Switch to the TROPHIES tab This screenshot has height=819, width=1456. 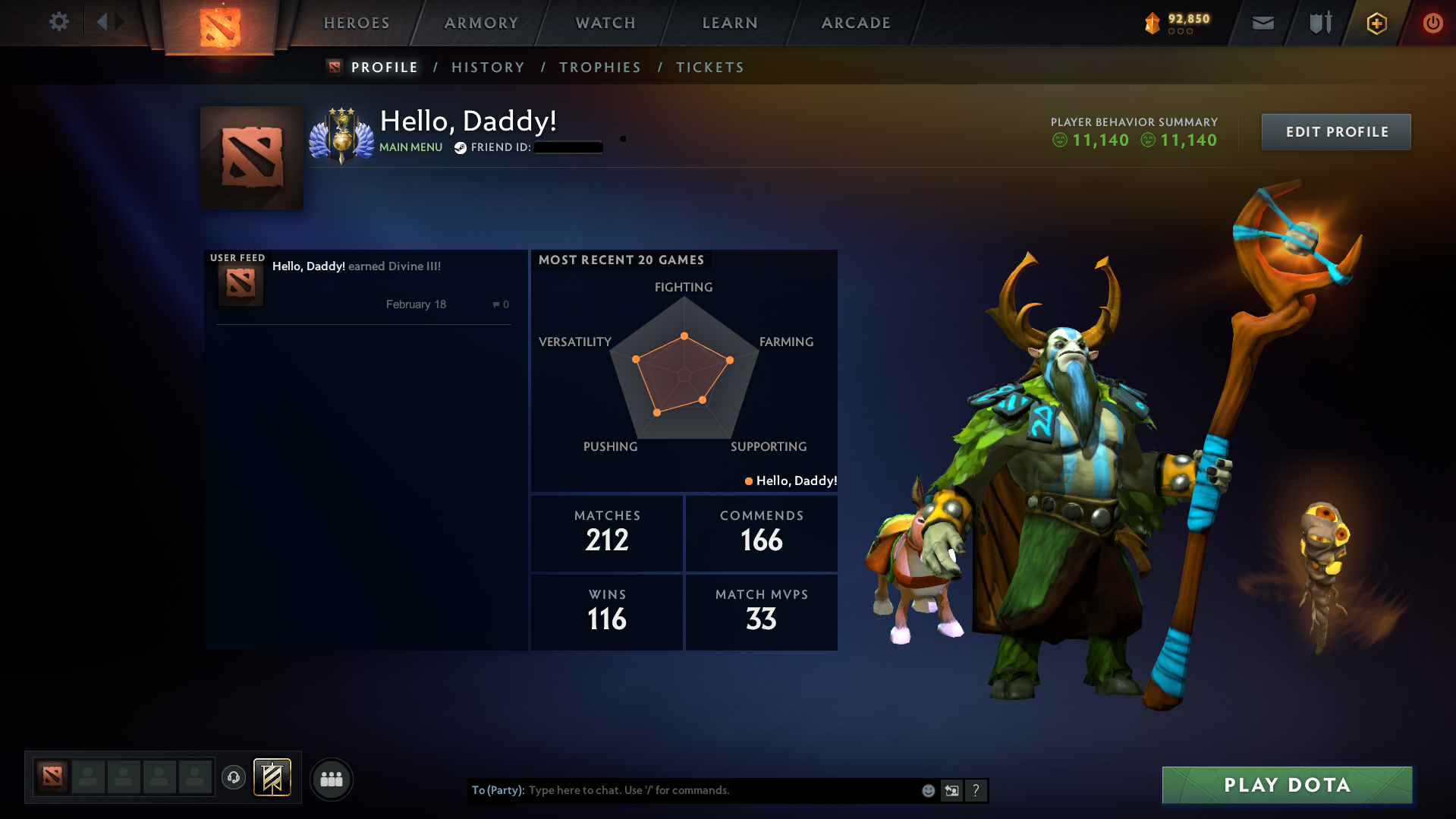(599, 67)
